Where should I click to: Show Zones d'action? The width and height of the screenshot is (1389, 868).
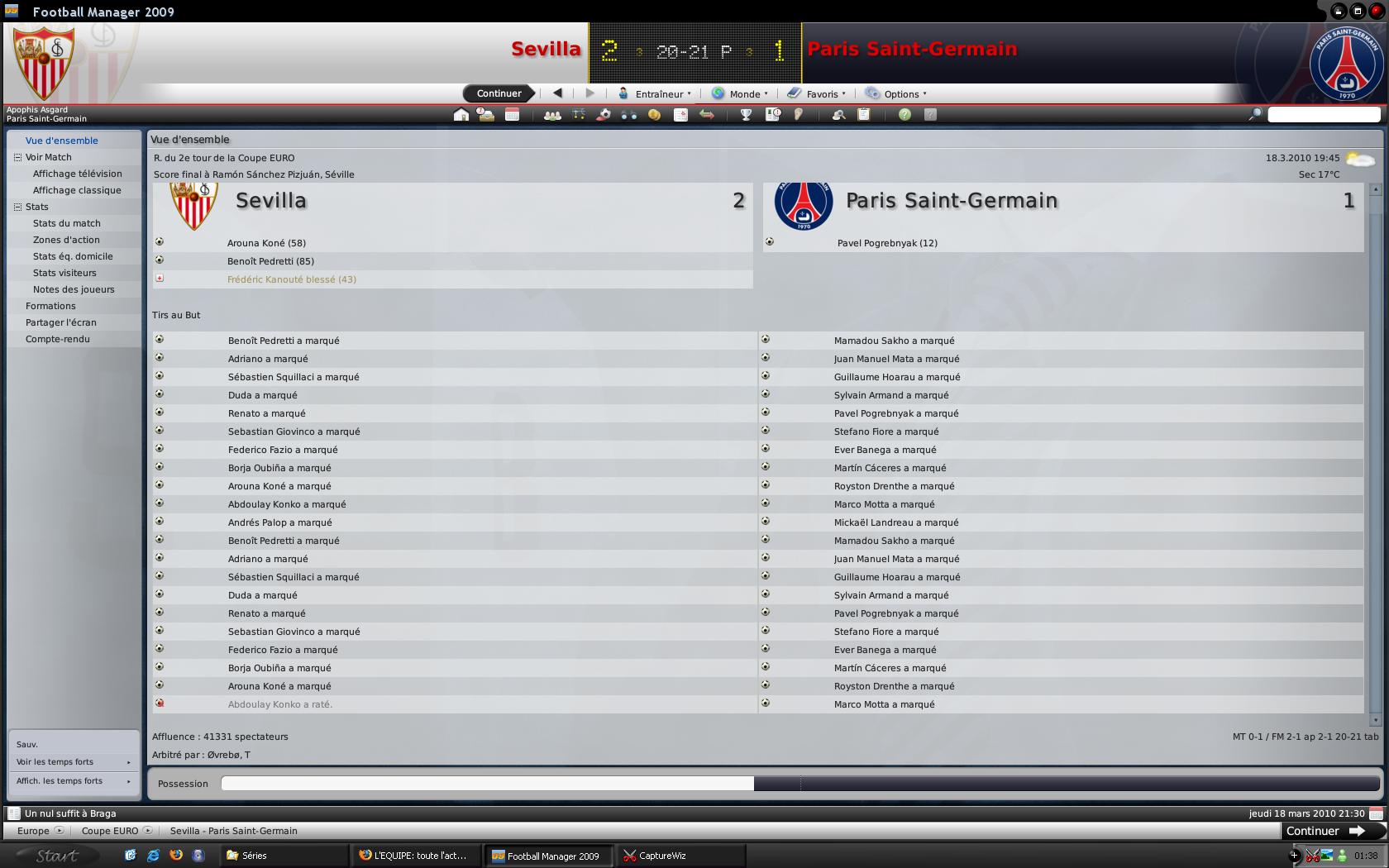coord(66,240)
